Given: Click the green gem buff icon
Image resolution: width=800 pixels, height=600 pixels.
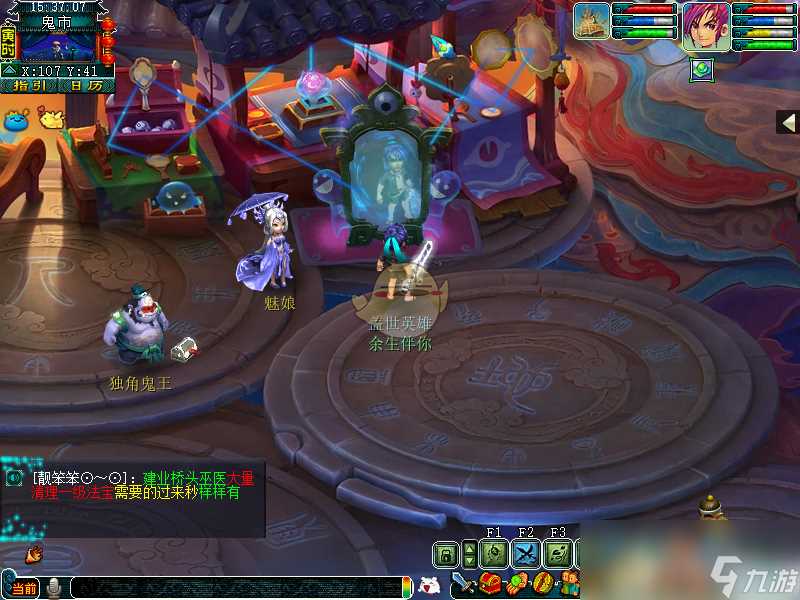Looking at the screenshot, I should [701, 69].
